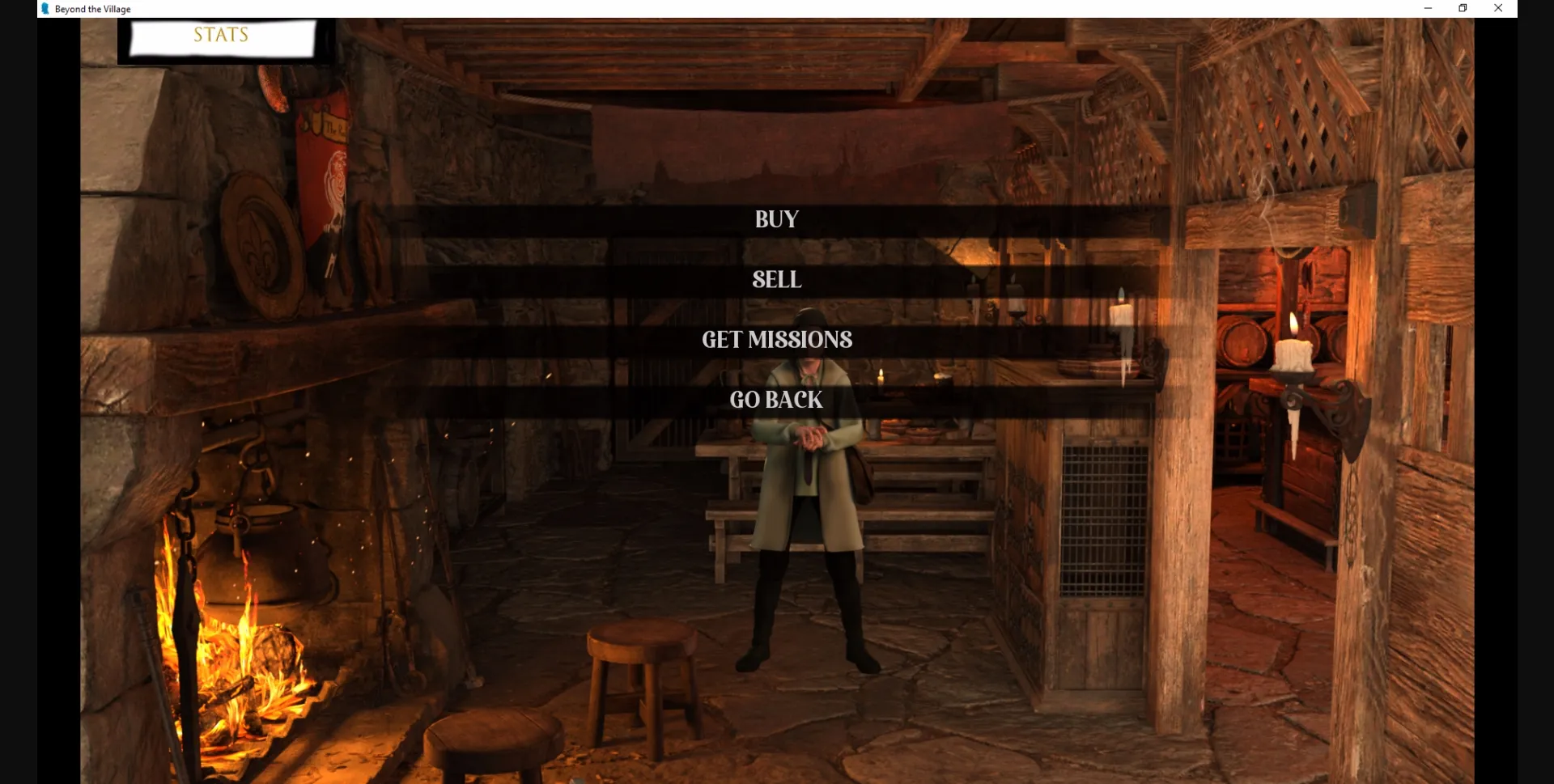Select BUY to browse merchant goods
Image resolution: width=1554 pixels, height=784 pixels.
tap(775, 218)
